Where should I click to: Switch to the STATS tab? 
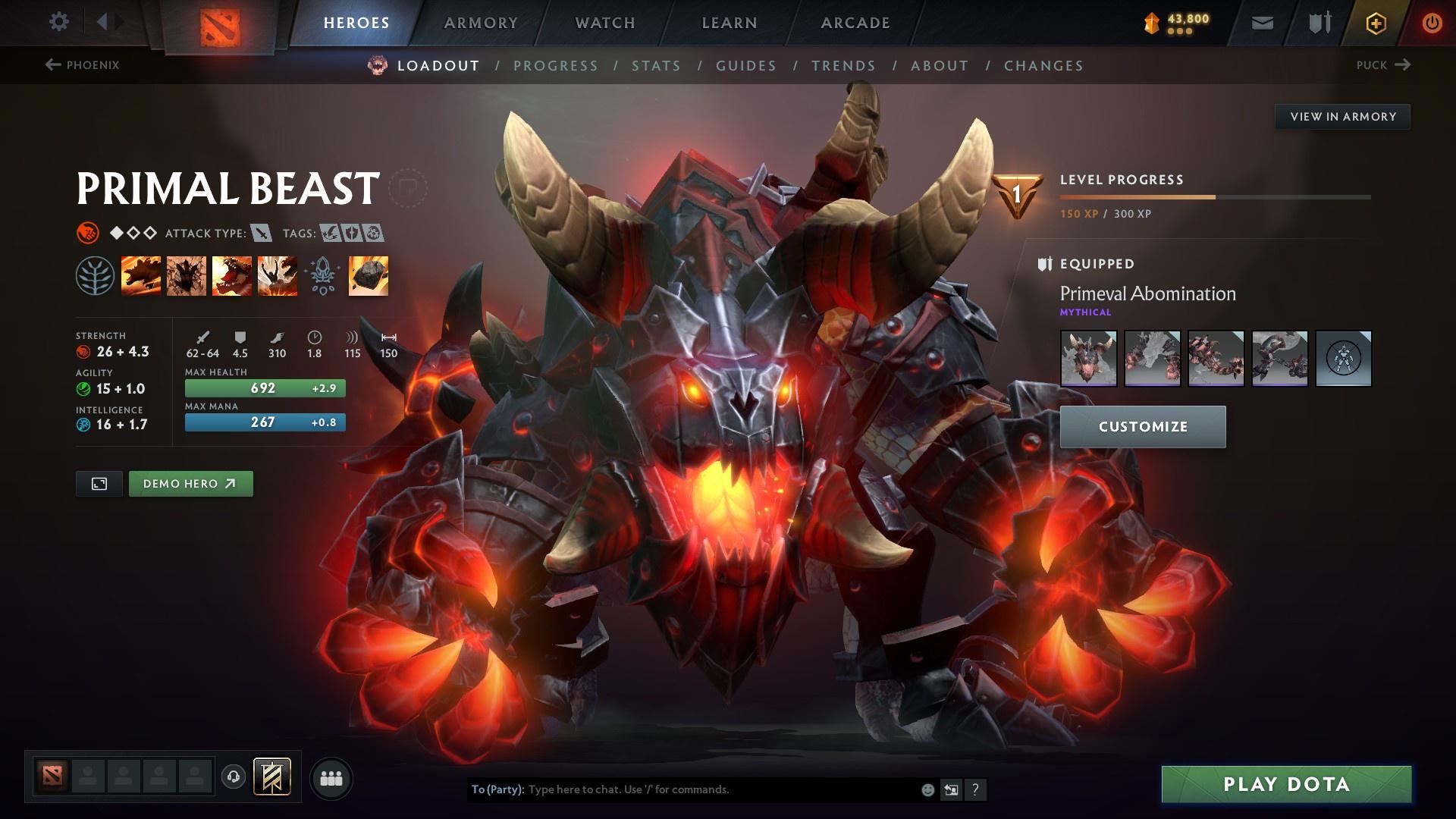[656, 66]
